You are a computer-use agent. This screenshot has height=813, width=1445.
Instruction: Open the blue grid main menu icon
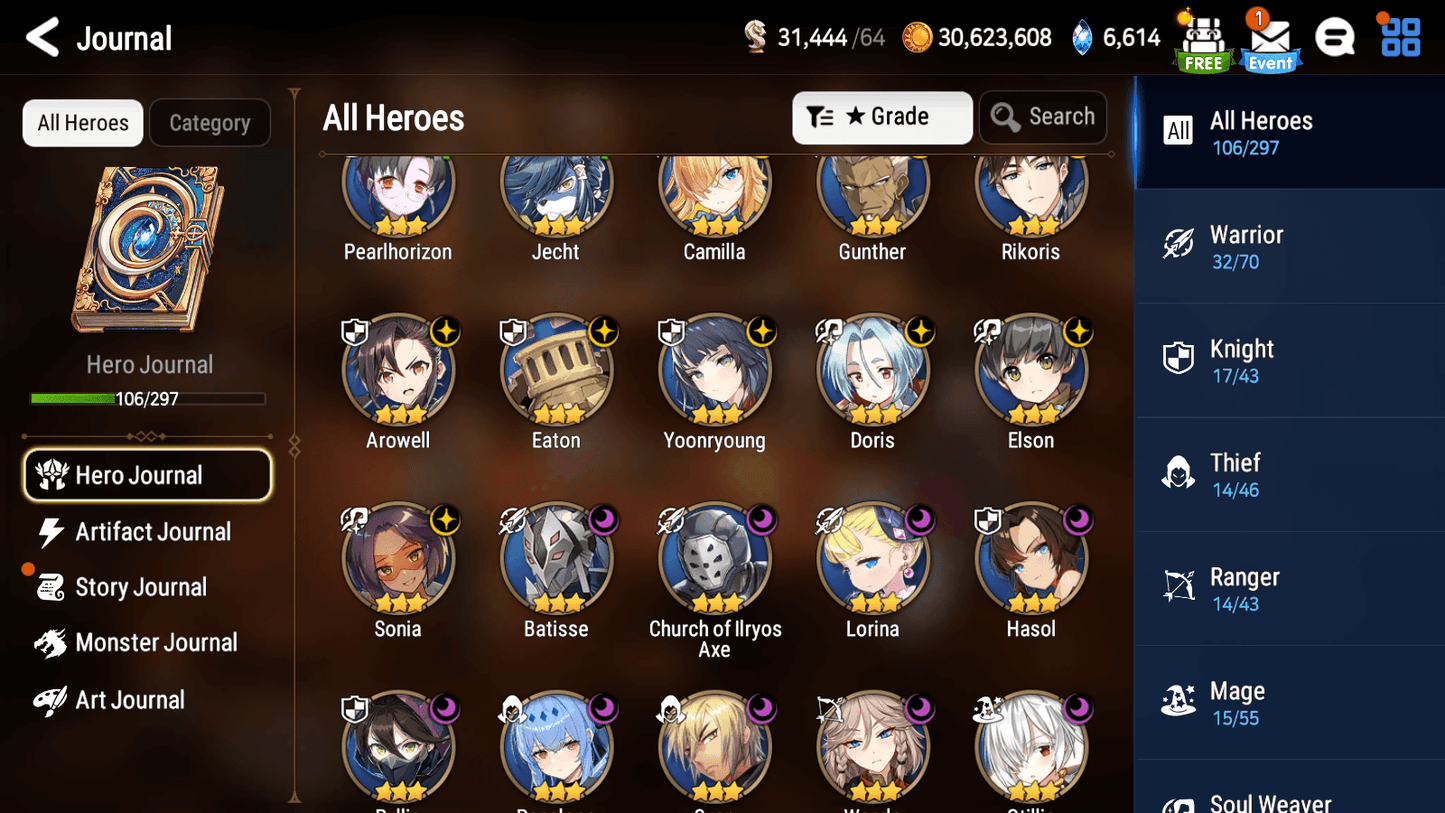tap(1398, 36)
